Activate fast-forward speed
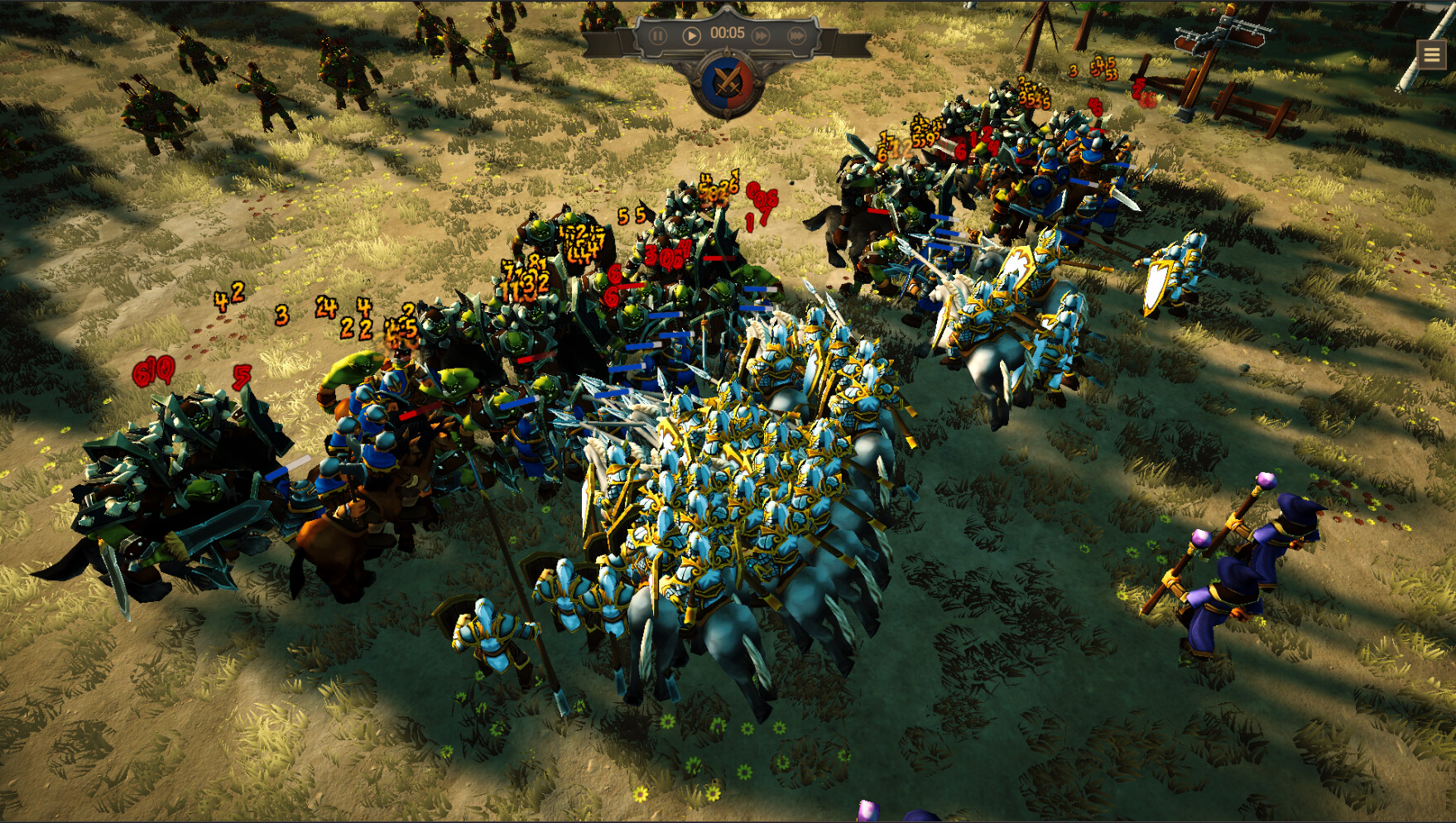The image size is (1456, 823). click(x=762, y=35)
